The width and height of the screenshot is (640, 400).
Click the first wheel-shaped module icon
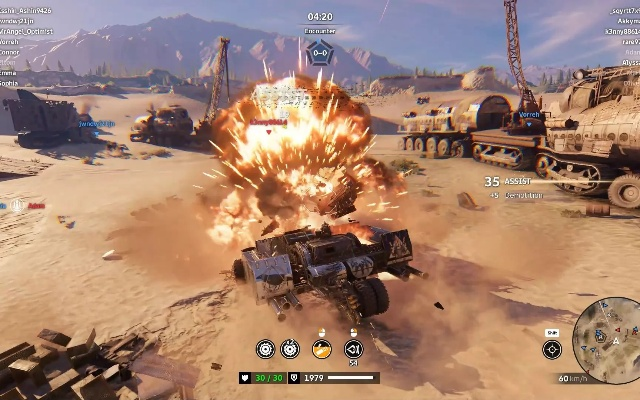(x=265, y=348)
